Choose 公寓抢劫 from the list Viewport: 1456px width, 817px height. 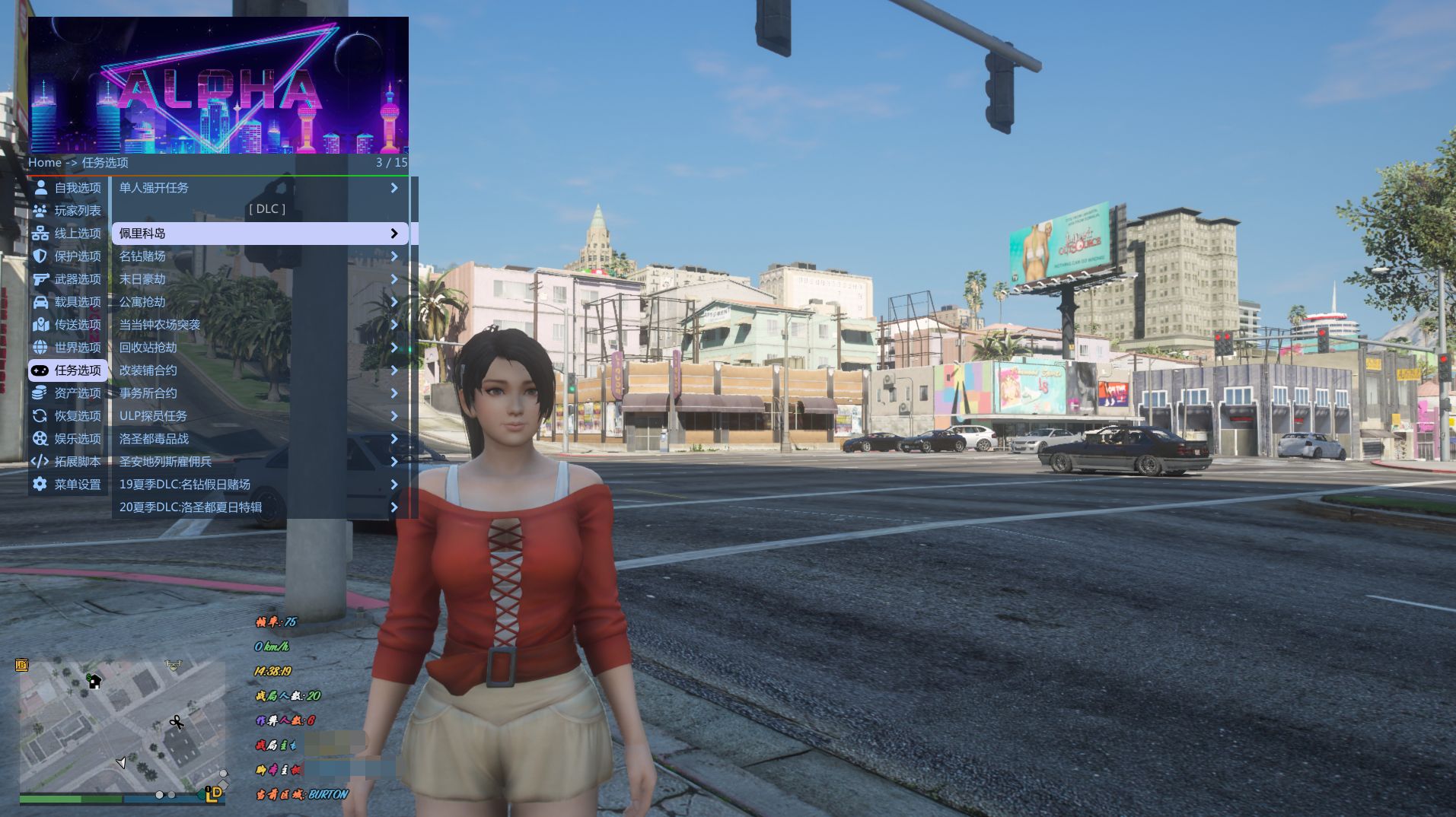260,302
